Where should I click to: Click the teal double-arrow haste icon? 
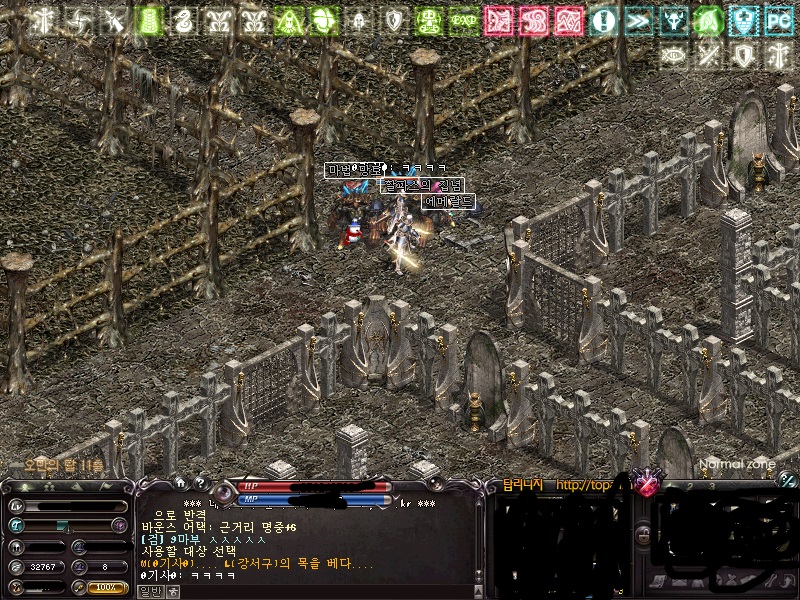pyautogui.click(x=638, y=20)
